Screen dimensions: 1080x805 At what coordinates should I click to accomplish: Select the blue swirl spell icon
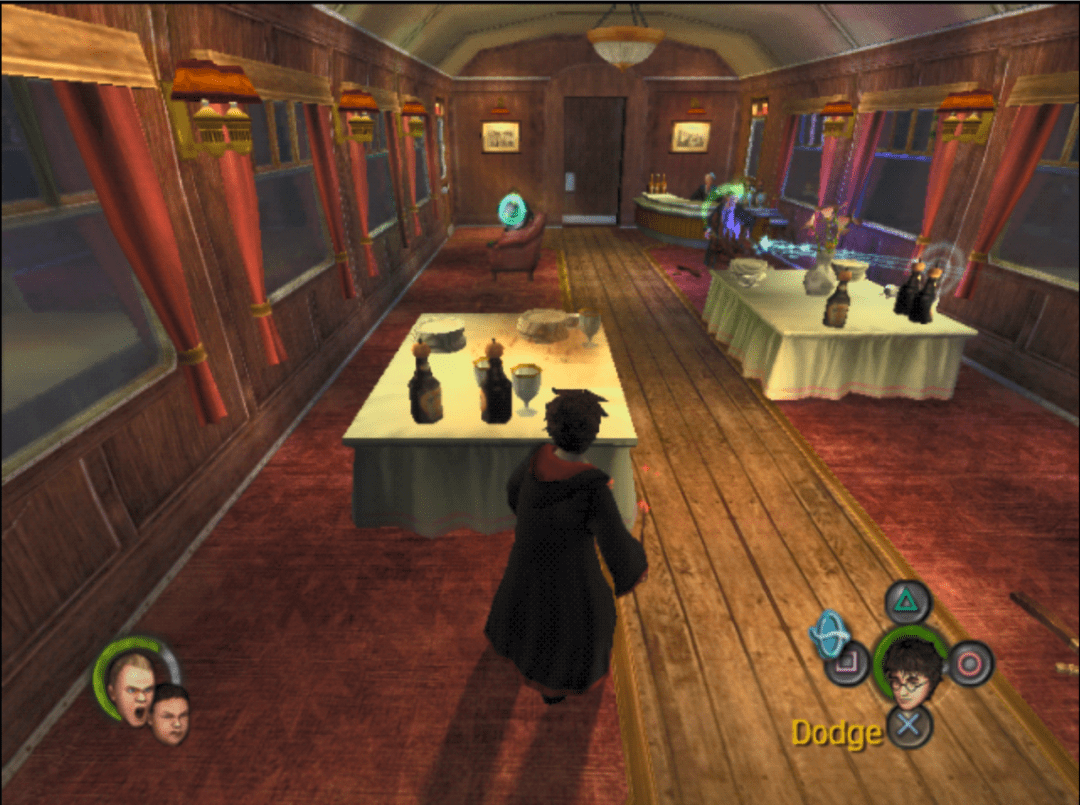[829, 634]
